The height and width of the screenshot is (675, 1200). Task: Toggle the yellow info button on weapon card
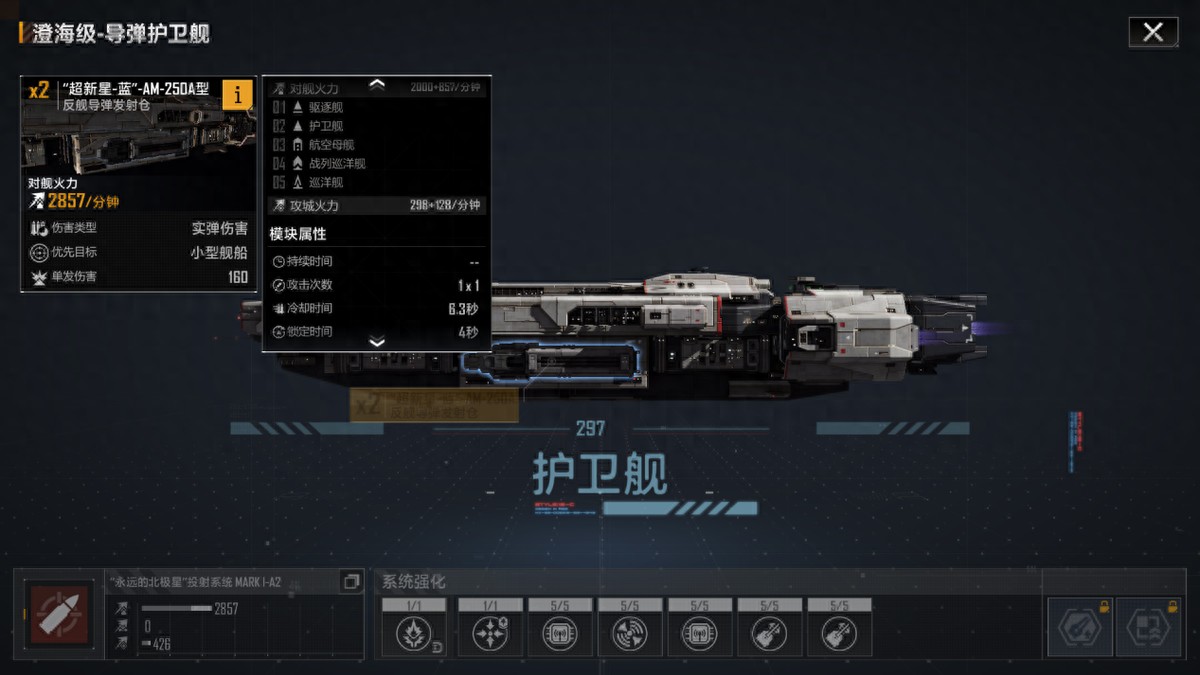pos(237,94)
